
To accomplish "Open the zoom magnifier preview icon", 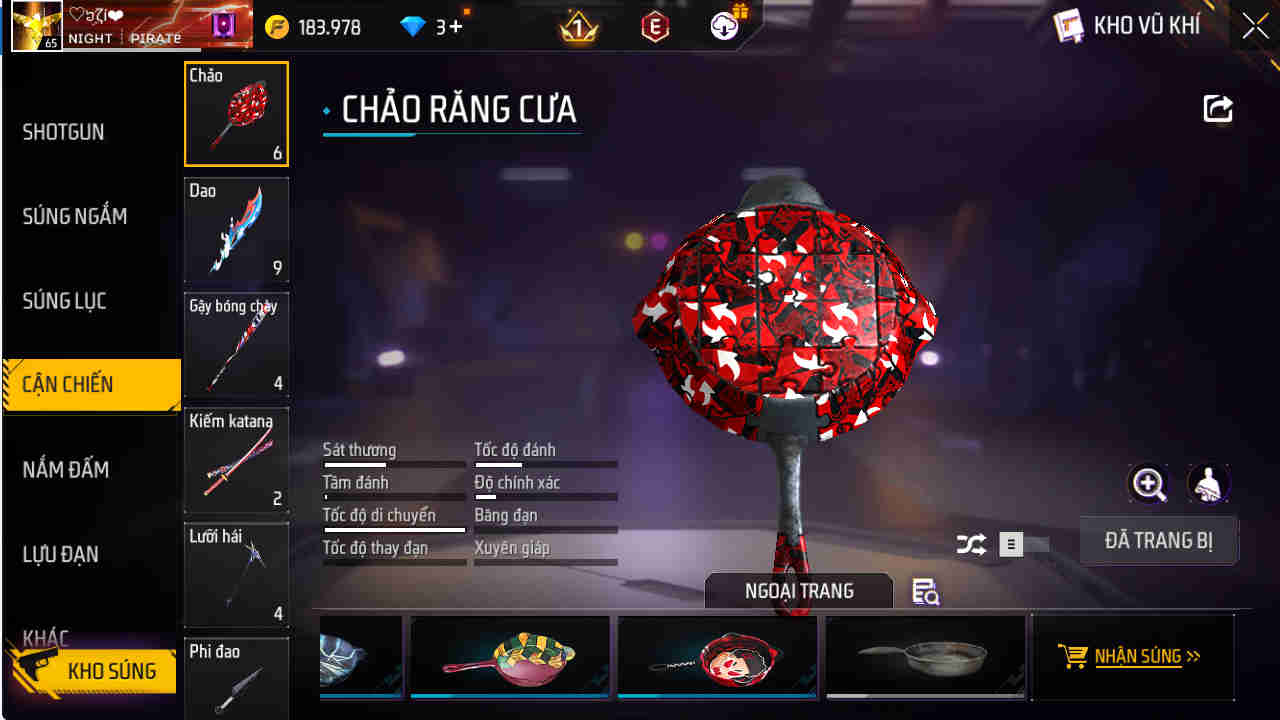I will pos(1148,484).
